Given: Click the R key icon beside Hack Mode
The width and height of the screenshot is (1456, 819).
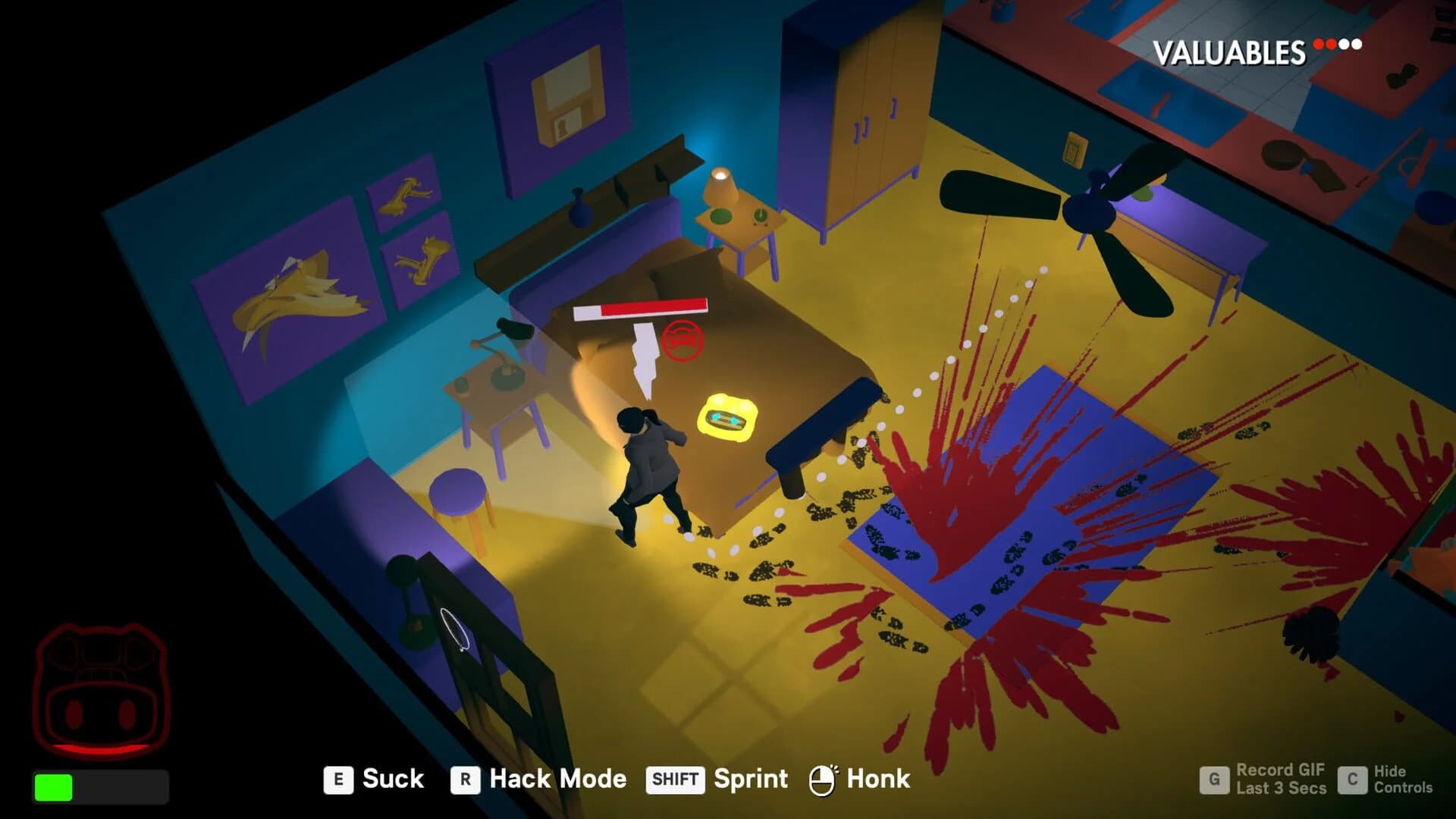Looking at the screenshot, I should tap(465, 779).
